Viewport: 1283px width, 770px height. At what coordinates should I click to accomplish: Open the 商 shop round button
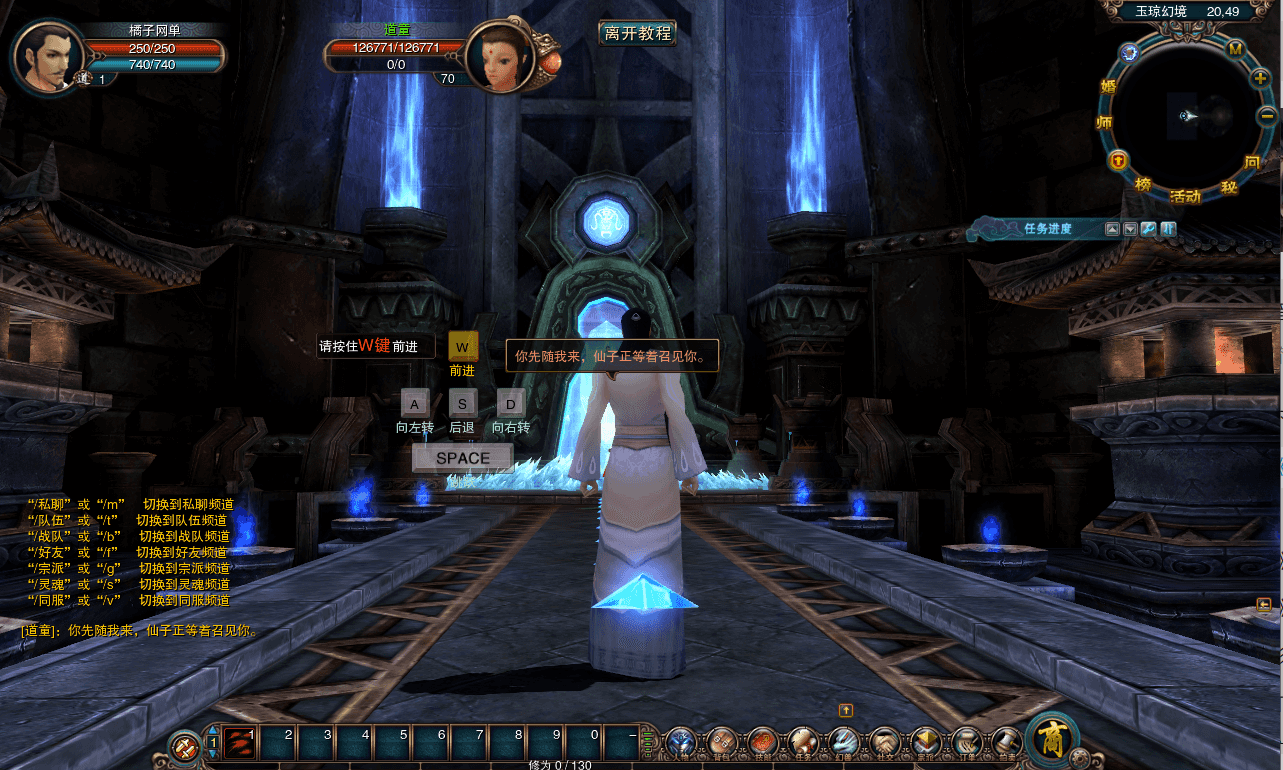click(1052, 741)
